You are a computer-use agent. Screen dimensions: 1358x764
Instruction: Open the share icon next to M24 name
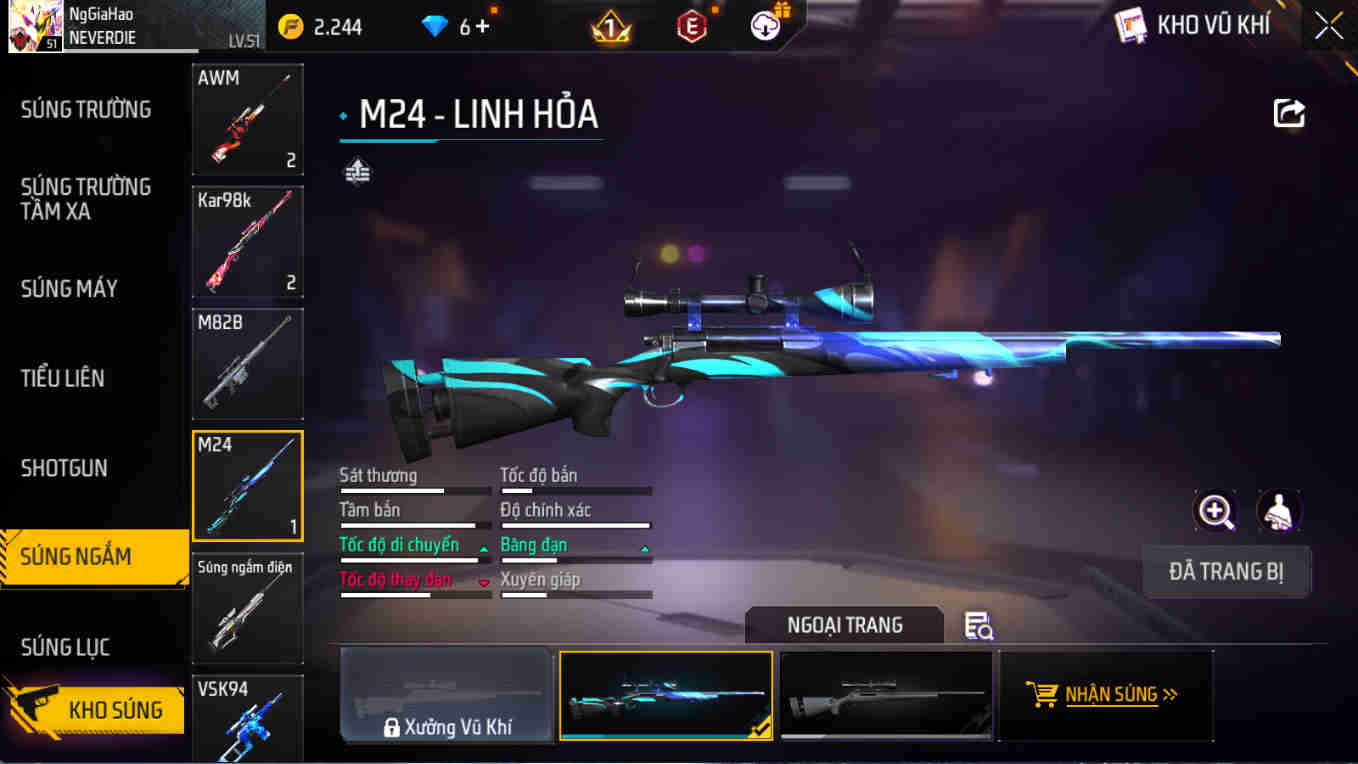click(x=1289, y=113)
